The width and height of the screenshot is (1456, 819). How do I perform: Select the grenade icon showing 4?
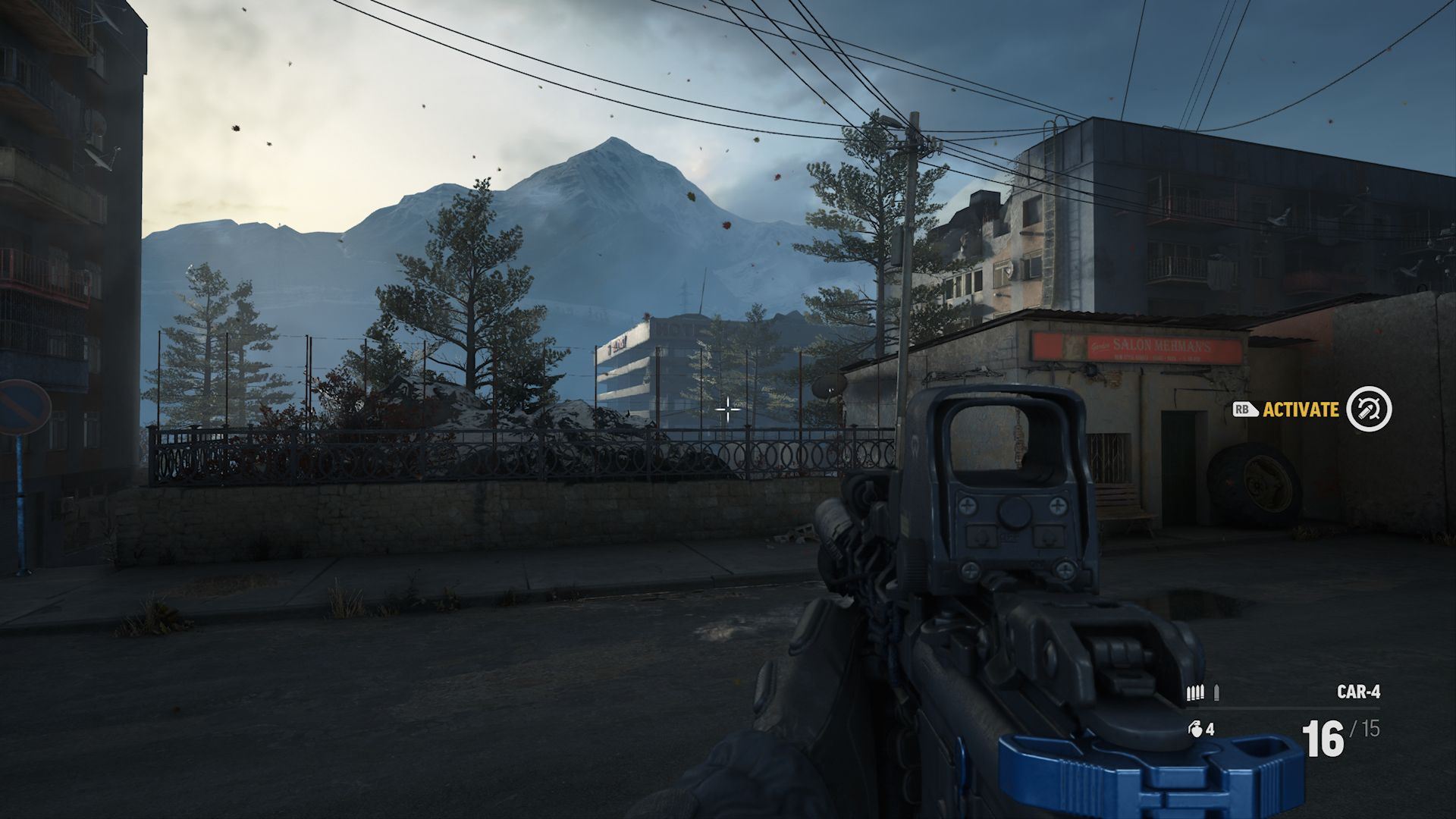click(1196, 730)
